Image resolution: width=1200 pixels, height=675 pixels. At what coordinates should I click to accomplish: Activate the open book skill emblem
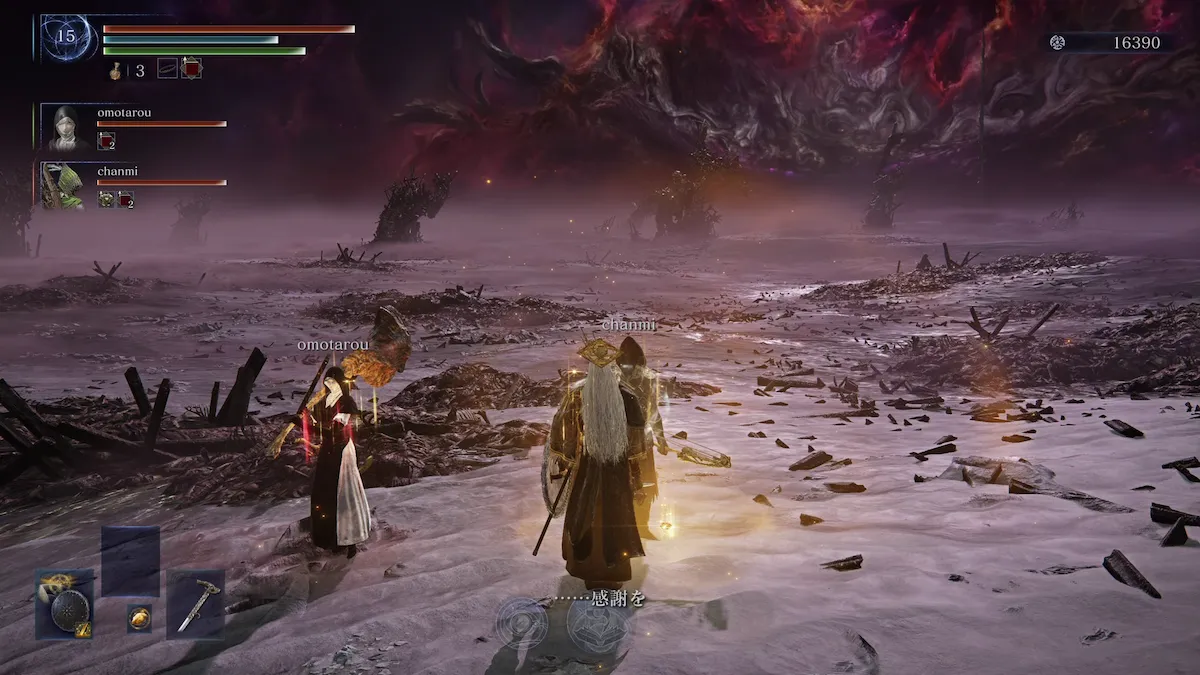coord(597,626)
